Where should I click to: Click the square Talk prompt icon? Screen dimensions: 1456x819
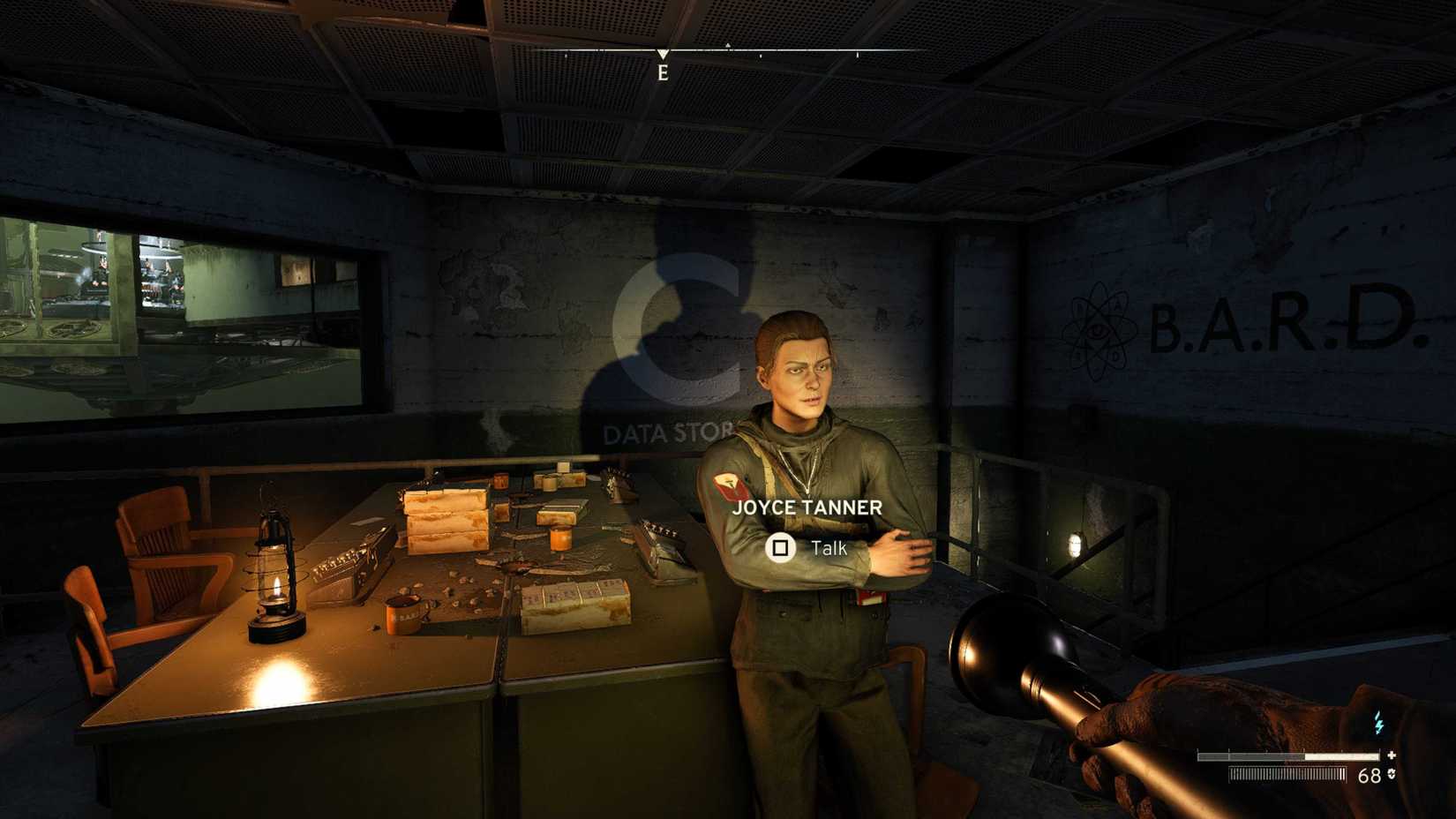780,548
